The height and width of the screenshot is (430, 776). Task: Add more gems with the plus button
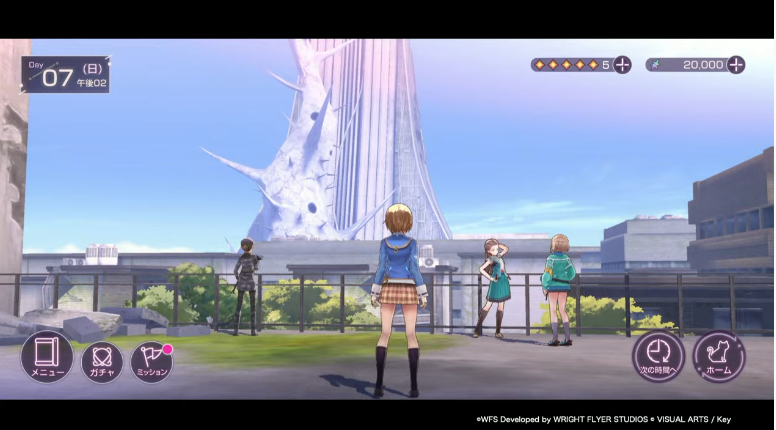pyautogui.click(x=622, y=65)
